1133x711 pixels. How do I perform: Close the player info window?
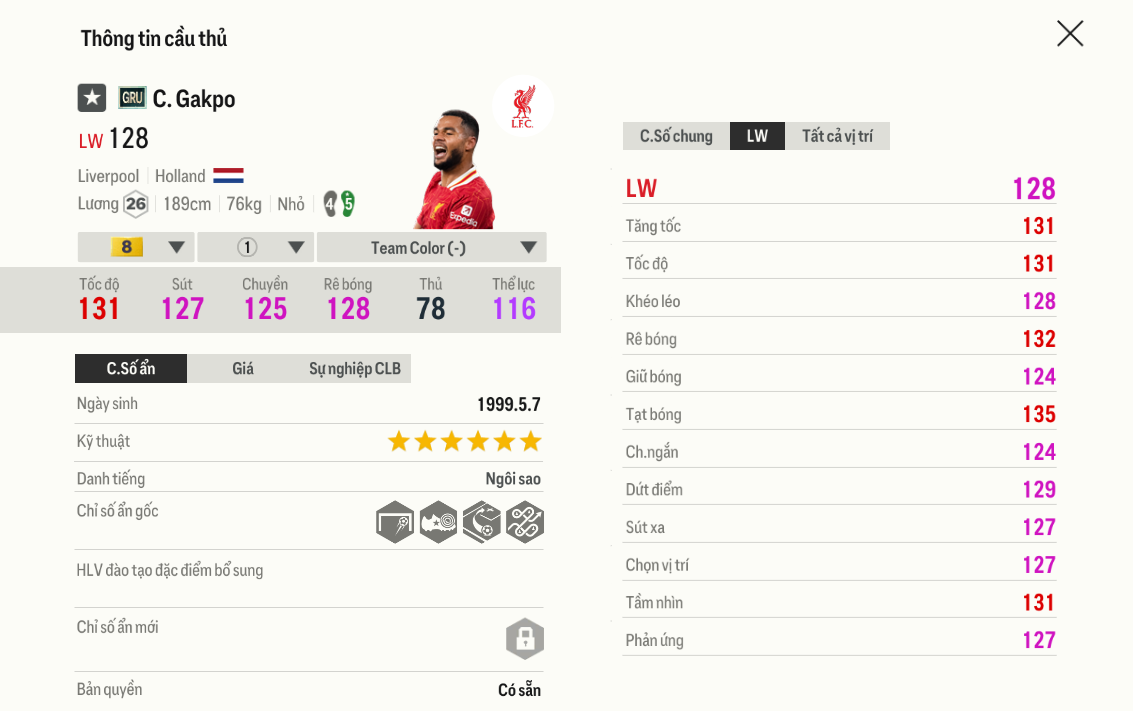[1070, 34]
